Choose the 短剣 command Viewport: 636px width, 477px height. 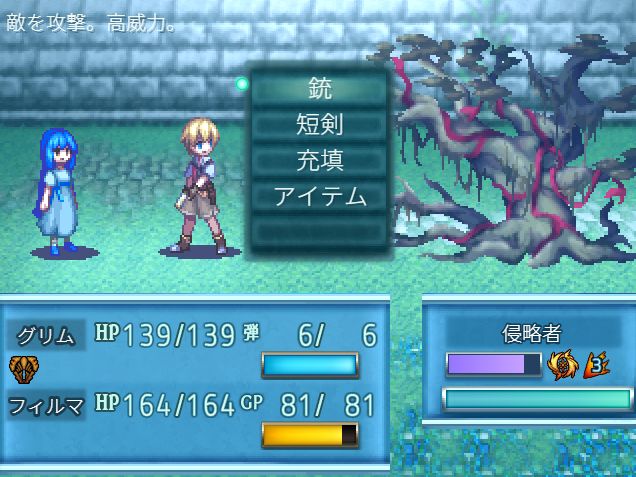(320, 124)
